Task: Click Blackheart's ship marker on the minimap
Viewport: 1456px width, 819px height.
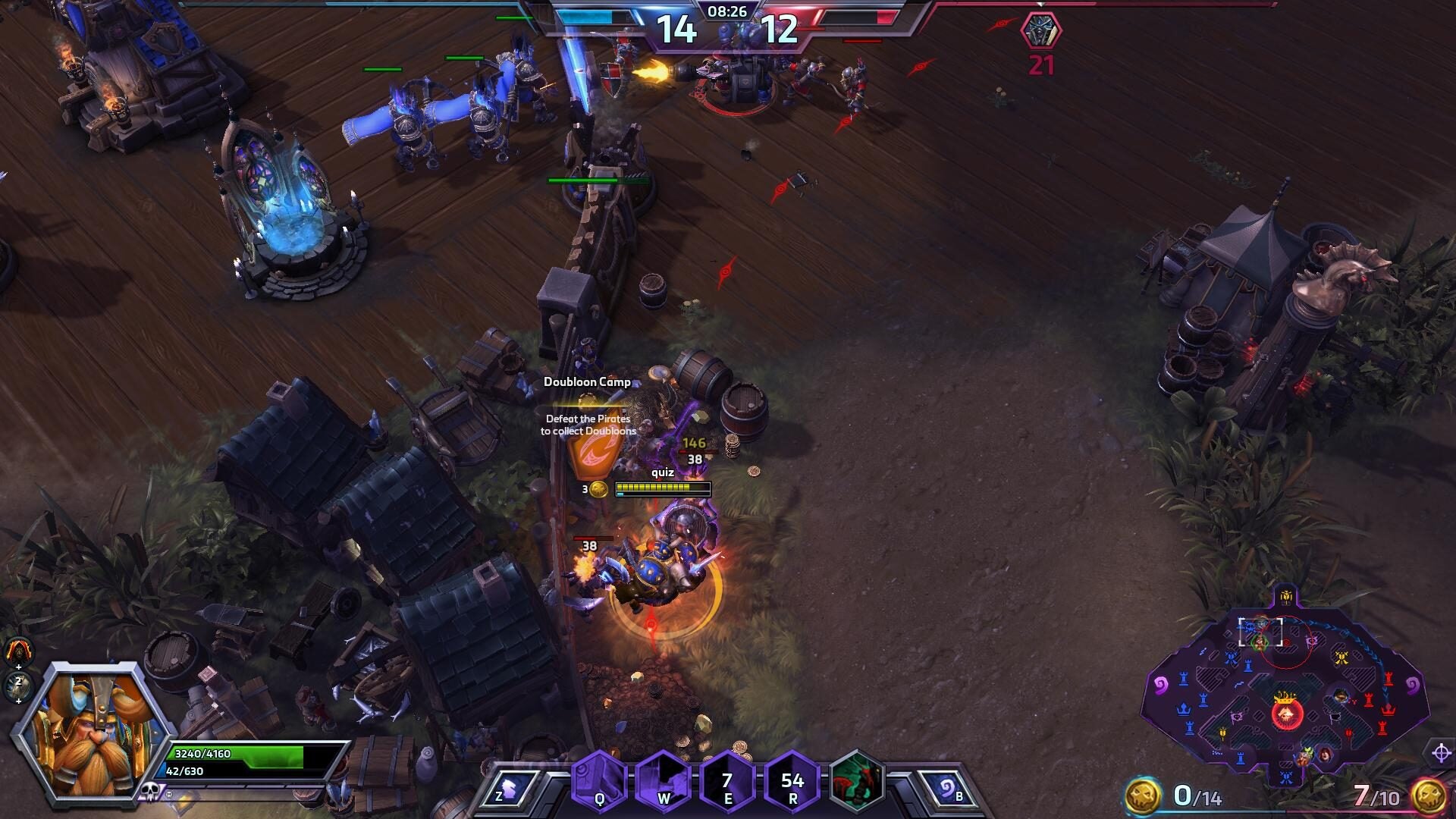Action: click(x=1286, y=714)
